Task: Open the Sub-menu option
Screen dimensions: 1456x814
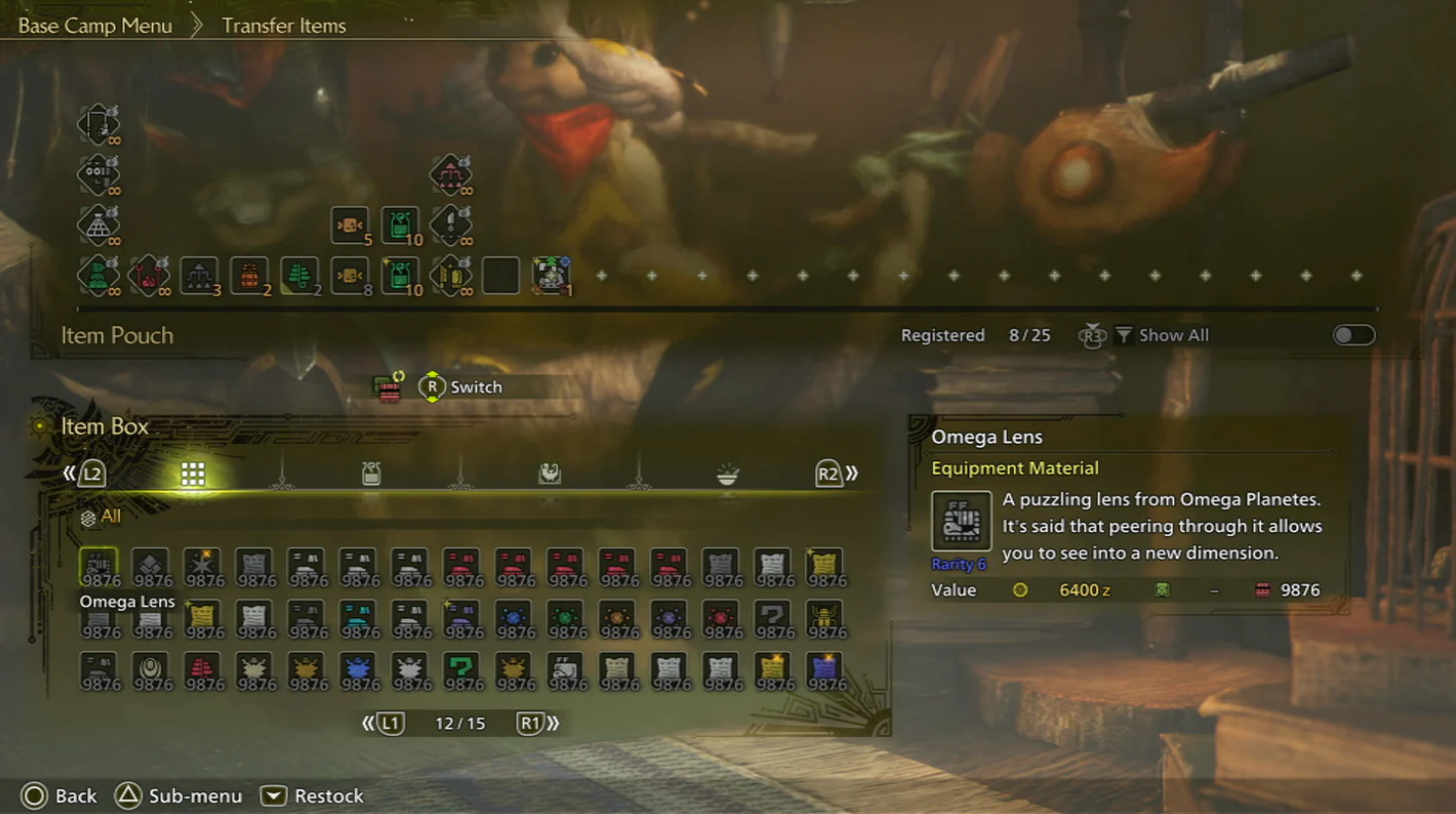Action: (x=179, y=796)
